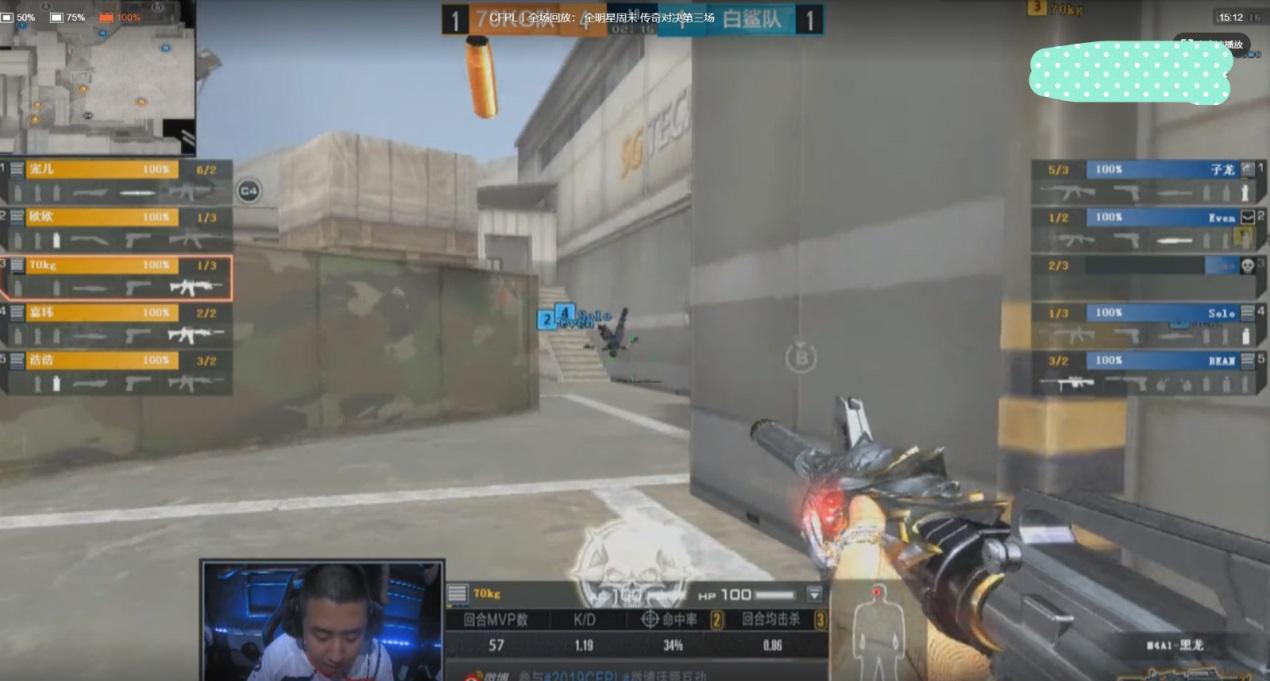1270x681 pixels.
Task: Click the playback pill under the clock
Action: tap(1211, 44)
